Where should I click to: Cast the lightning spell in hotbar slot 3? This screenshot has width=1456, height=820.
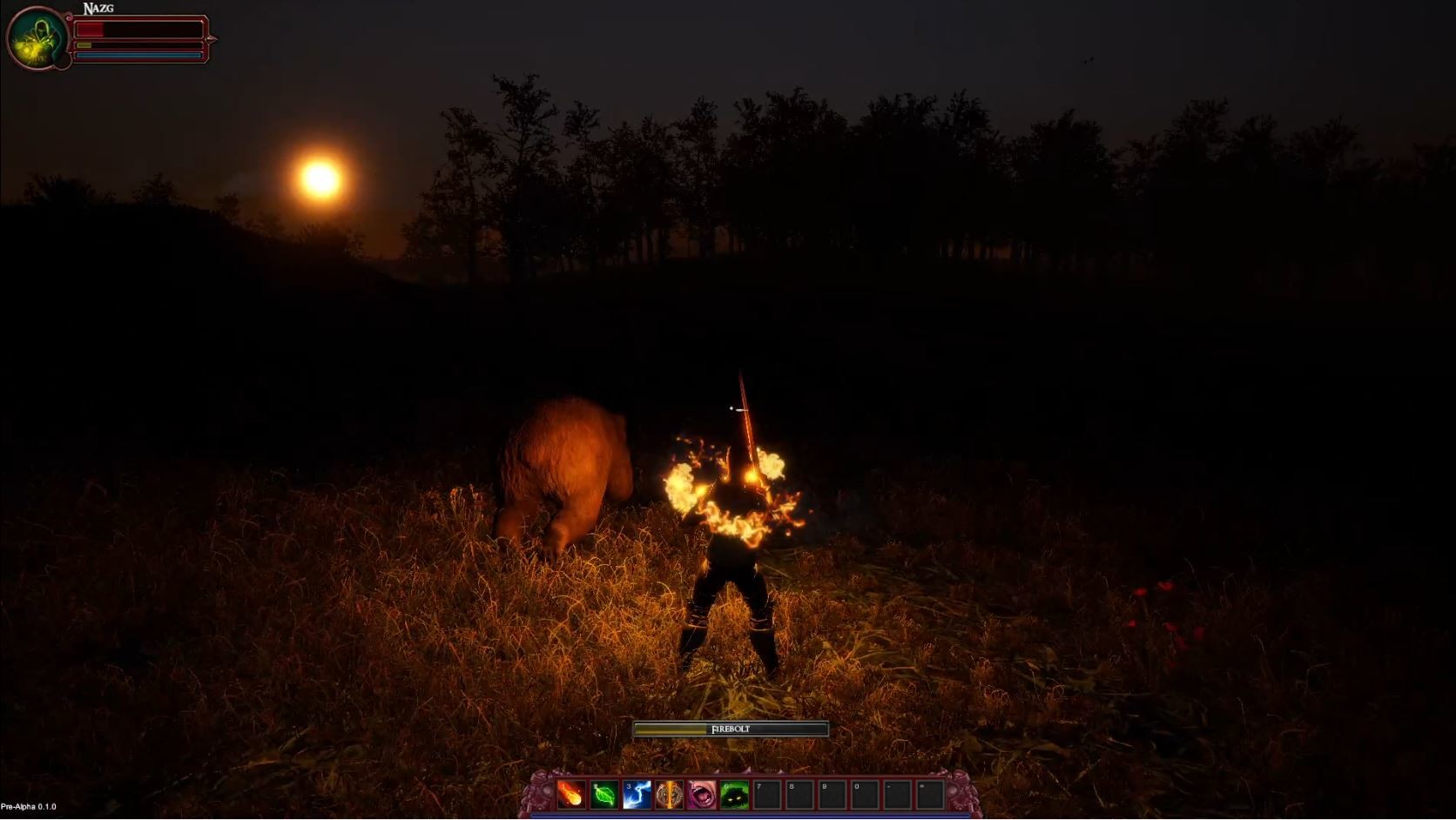(637, 795)
